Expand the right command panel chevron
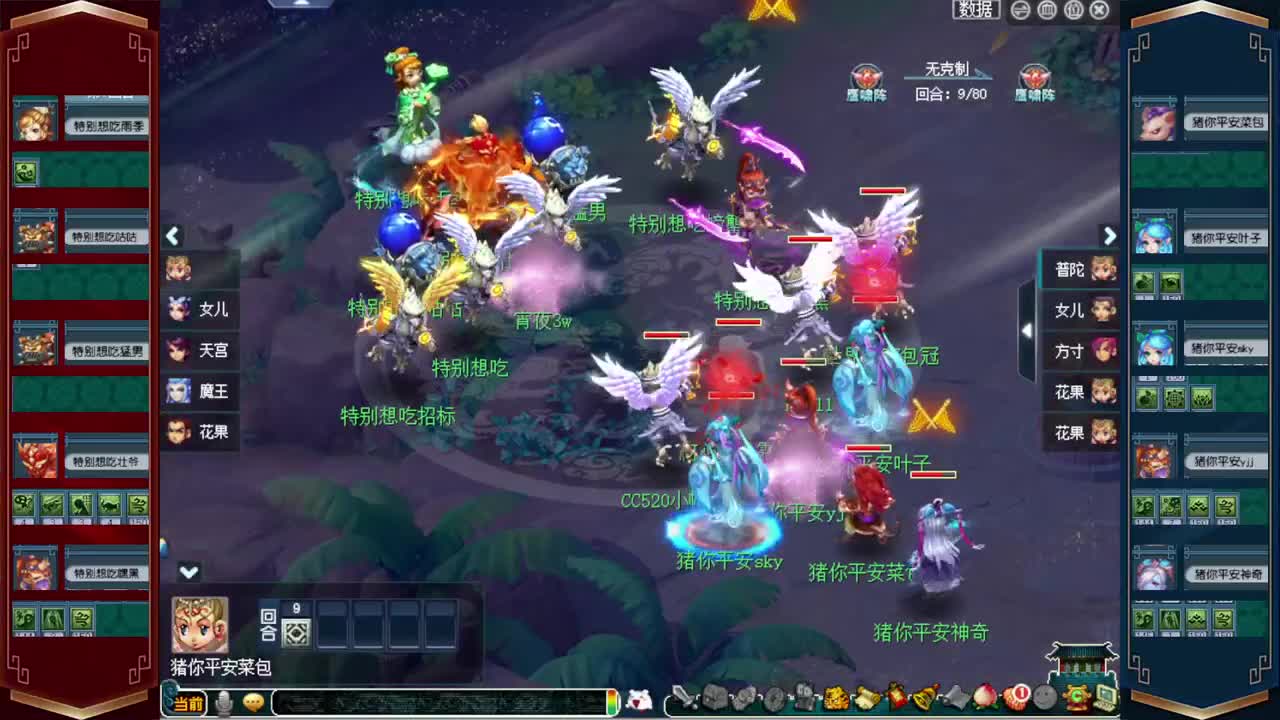The width and height of the screenshot is (1280, 720). click(x=1110, y=236)
